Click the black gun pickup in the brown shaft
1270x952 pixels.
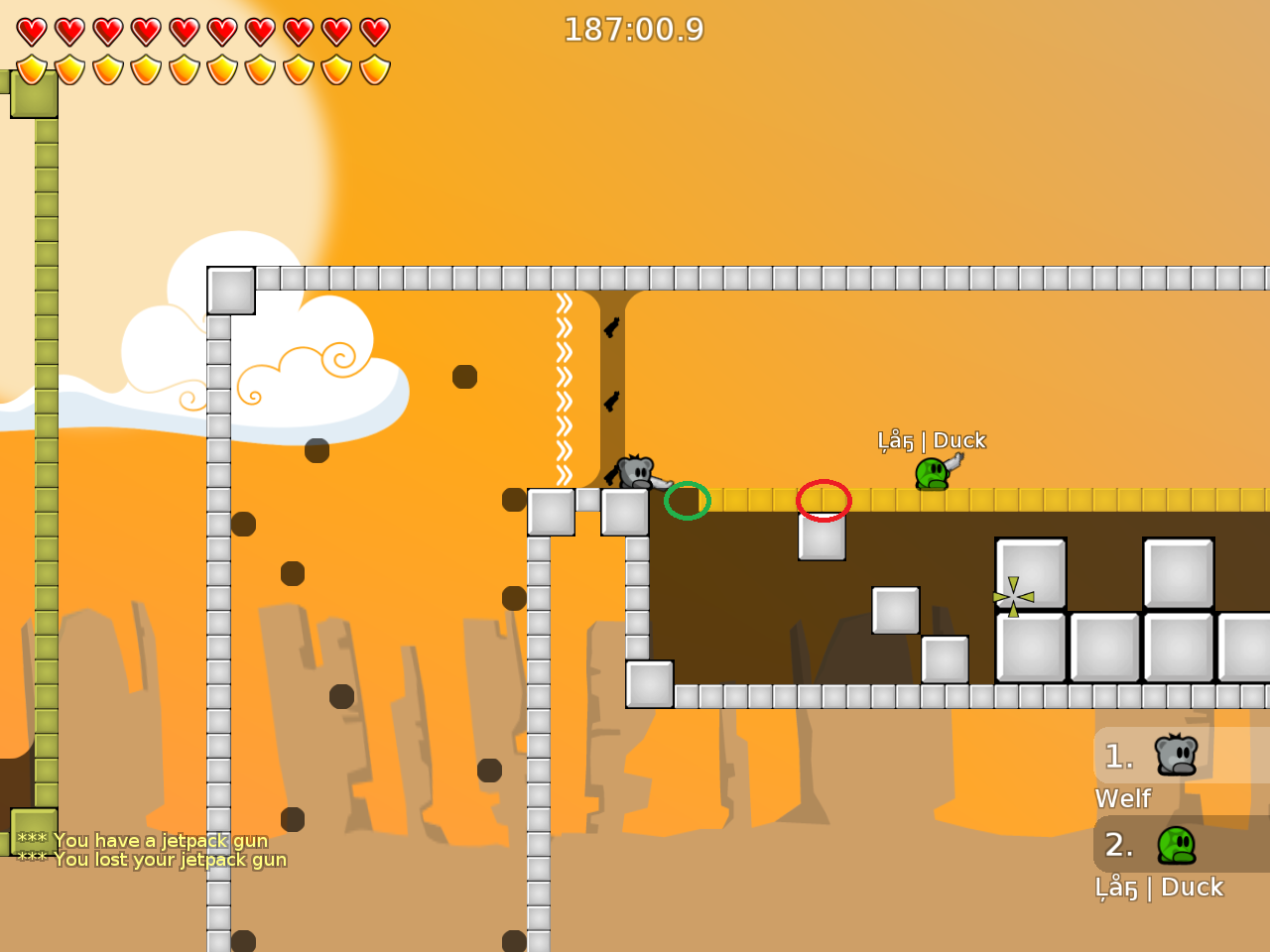(x=610, y=329)
